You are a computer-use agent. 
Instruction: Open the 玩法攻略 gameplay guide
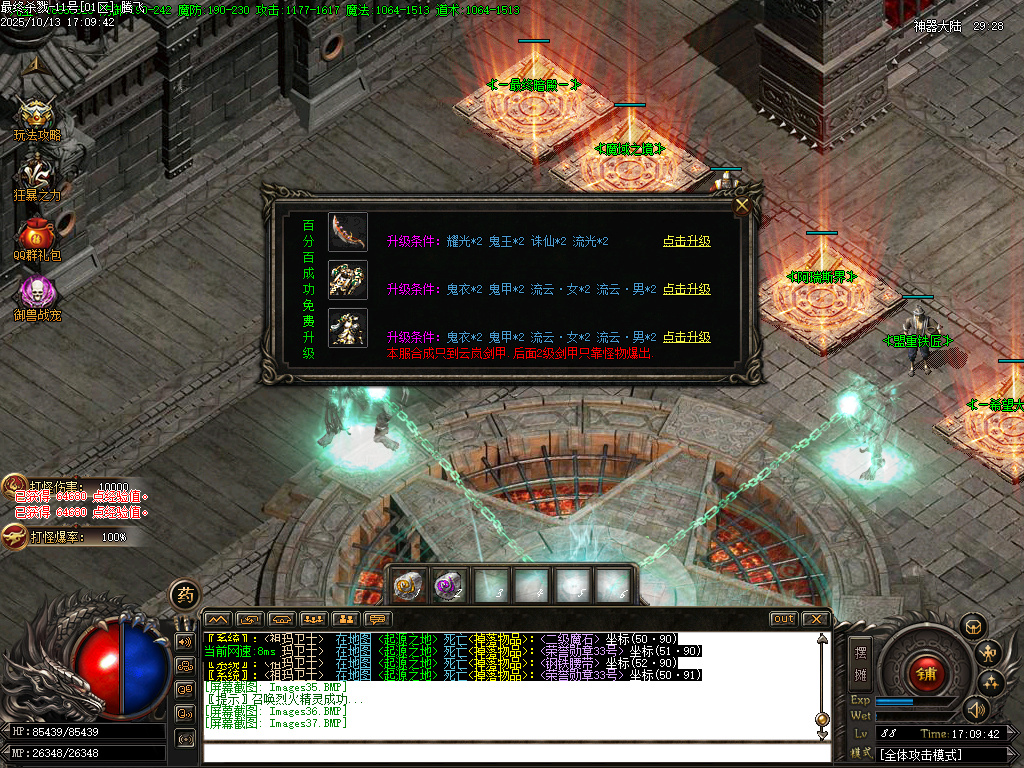36,116
